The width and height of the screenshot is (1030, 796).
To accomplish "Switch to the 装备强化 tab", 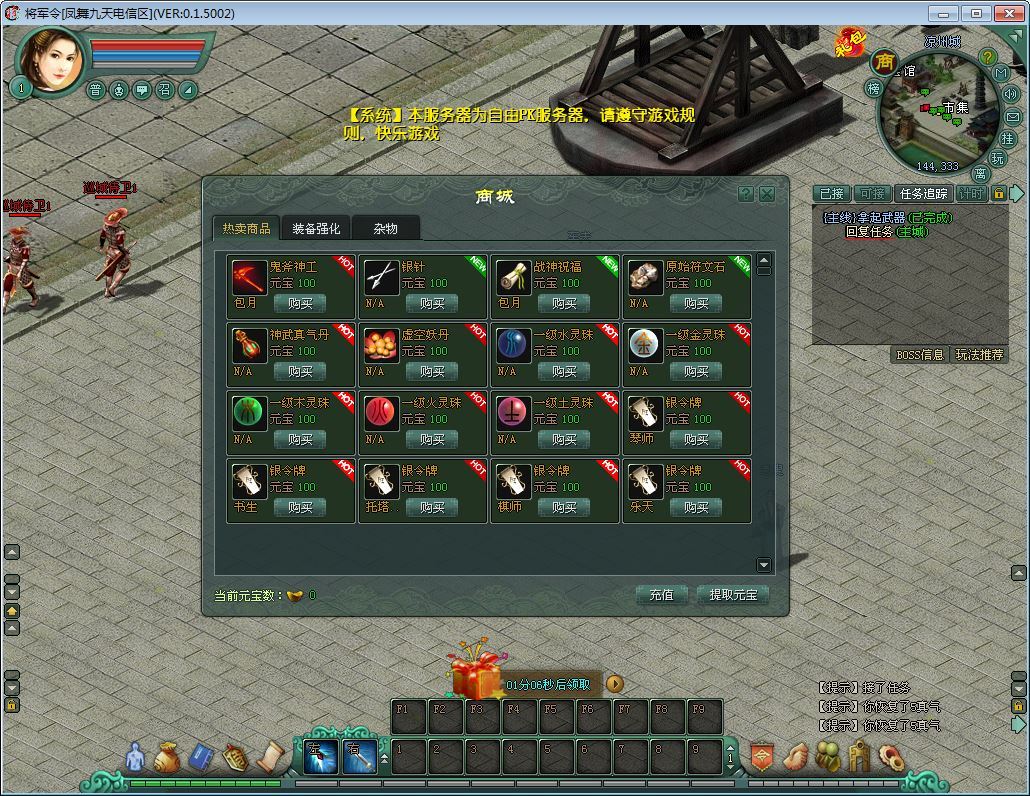I will [316, 229].
